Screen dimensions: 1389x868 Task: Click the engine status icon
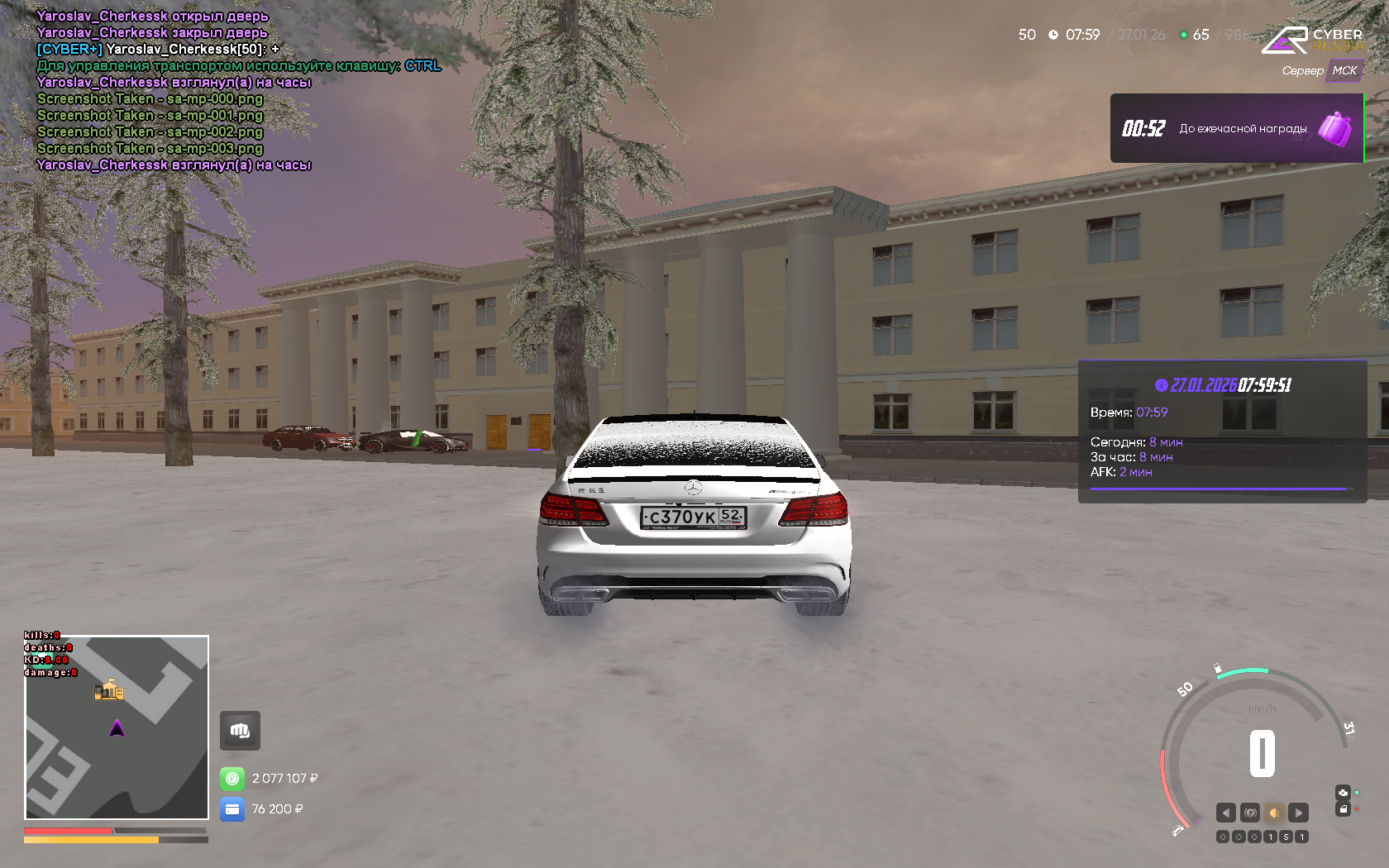point(1343,792)
